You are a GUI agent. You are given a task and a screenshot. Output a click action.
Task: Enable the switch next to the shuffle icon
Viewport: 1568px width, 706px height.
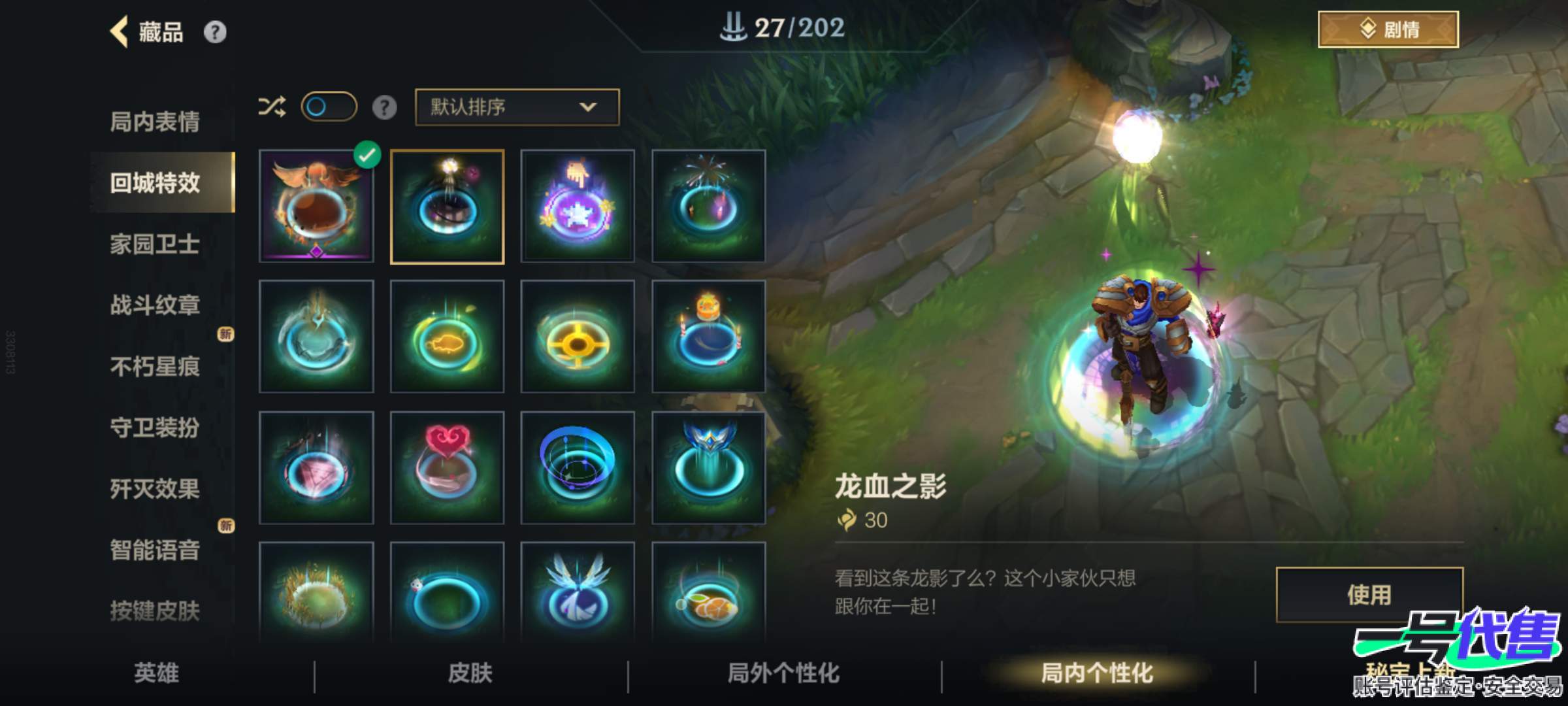[x=330, y=107]
